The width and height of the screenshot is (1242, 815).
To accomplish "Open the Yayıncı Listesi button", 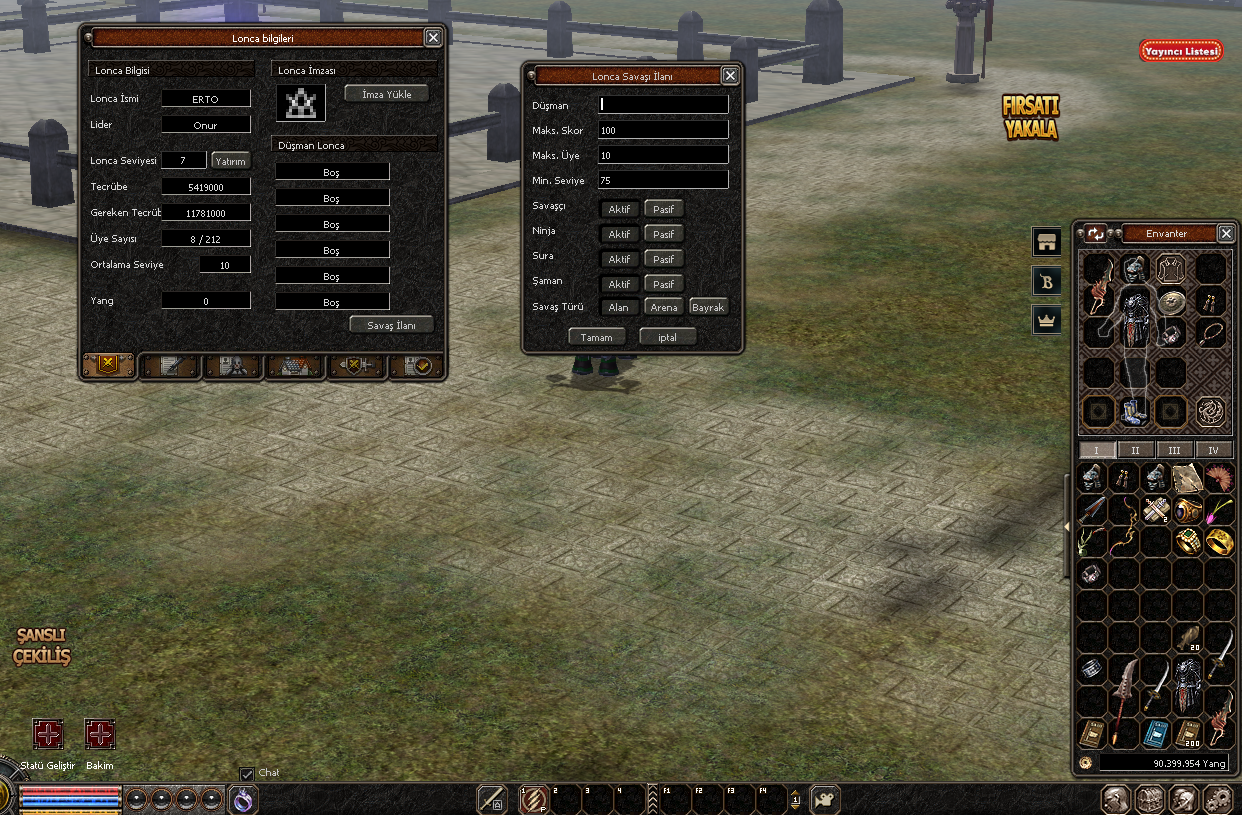I will (1181, 51).
